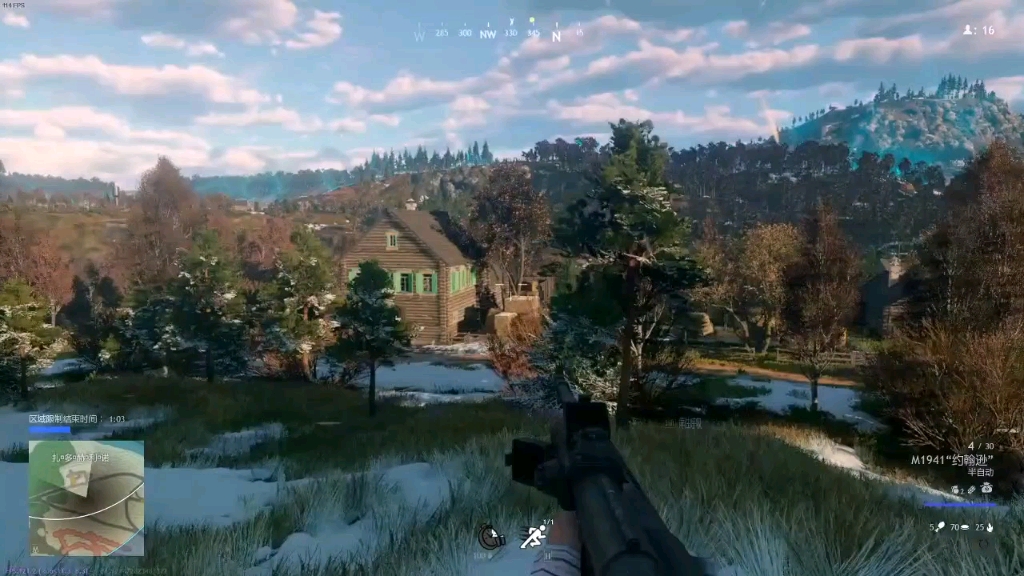This screenshot has width=1024, height=576.
Task: Click the bandage healing item icon
Action: click(x=970, y=489)
